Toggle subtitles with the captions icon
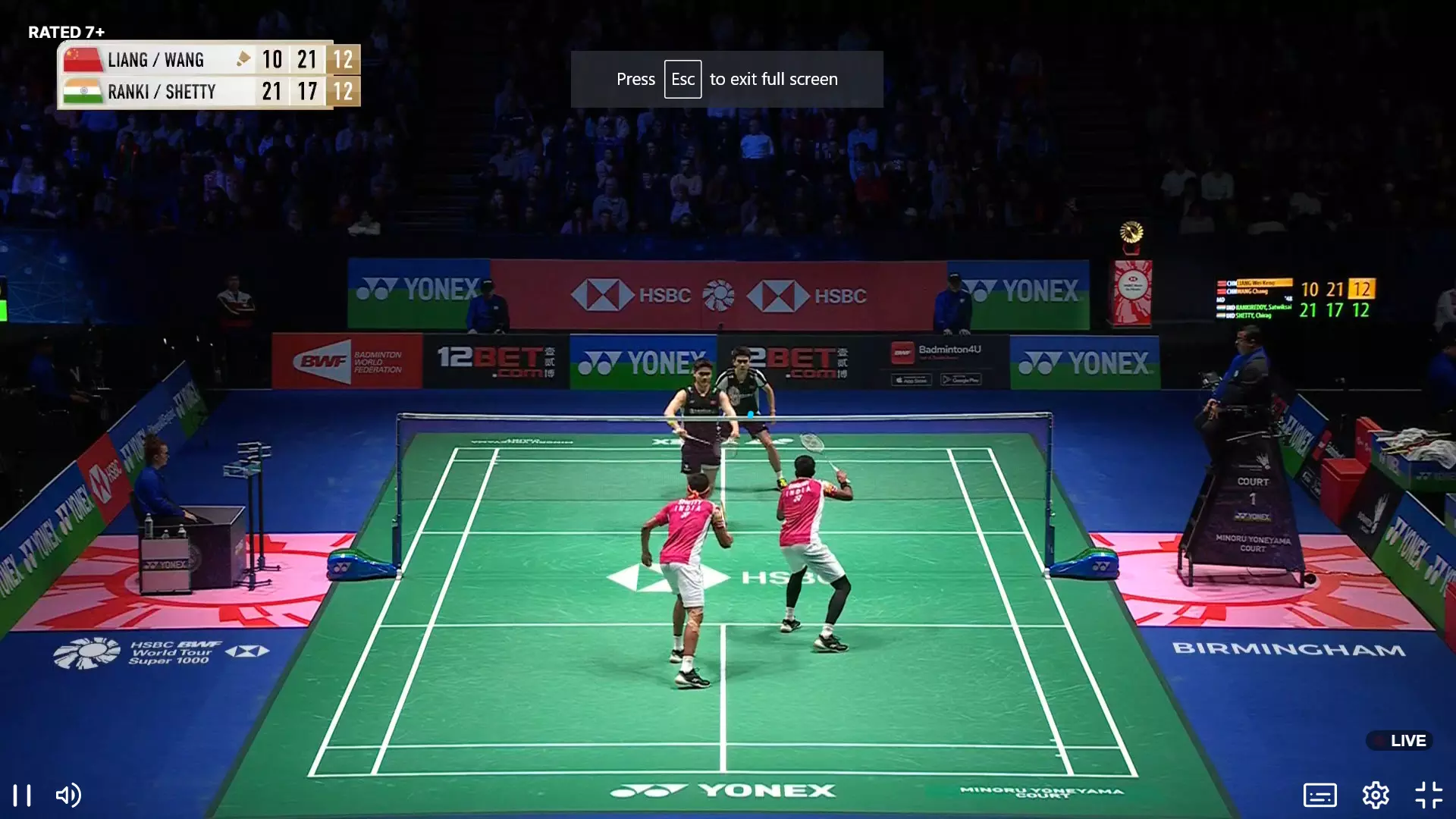1456x819 pixels. click(x=1319, y=795)
